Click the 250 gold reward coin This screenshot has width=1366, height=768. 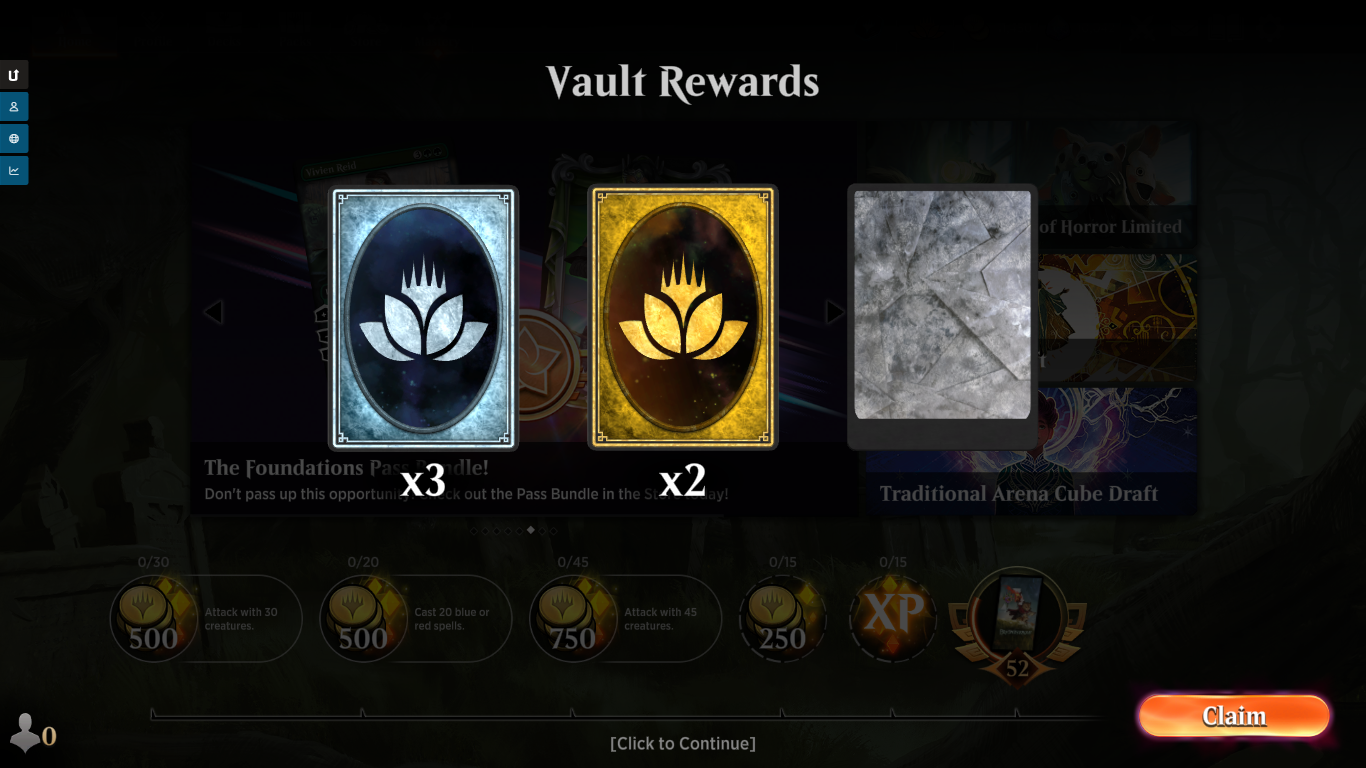783,619
